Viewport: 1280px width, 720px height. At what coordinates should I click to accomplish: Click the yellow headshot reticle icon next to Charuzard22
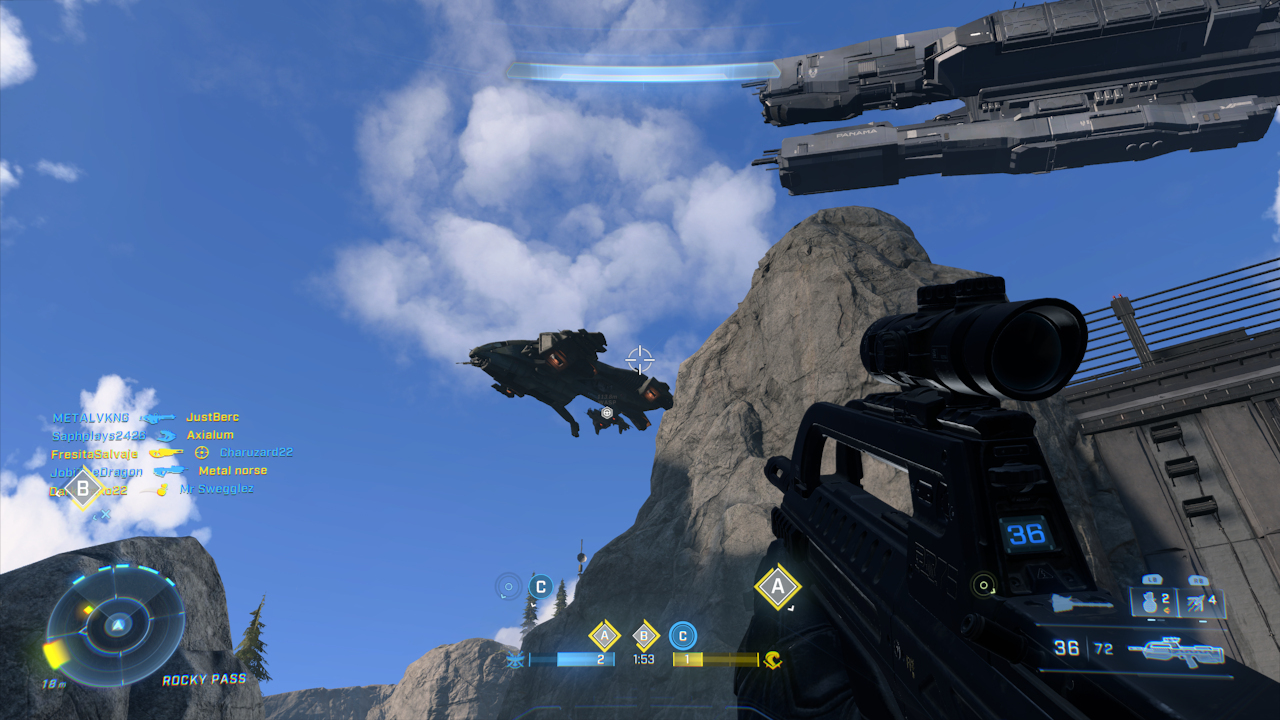[201, 452]
